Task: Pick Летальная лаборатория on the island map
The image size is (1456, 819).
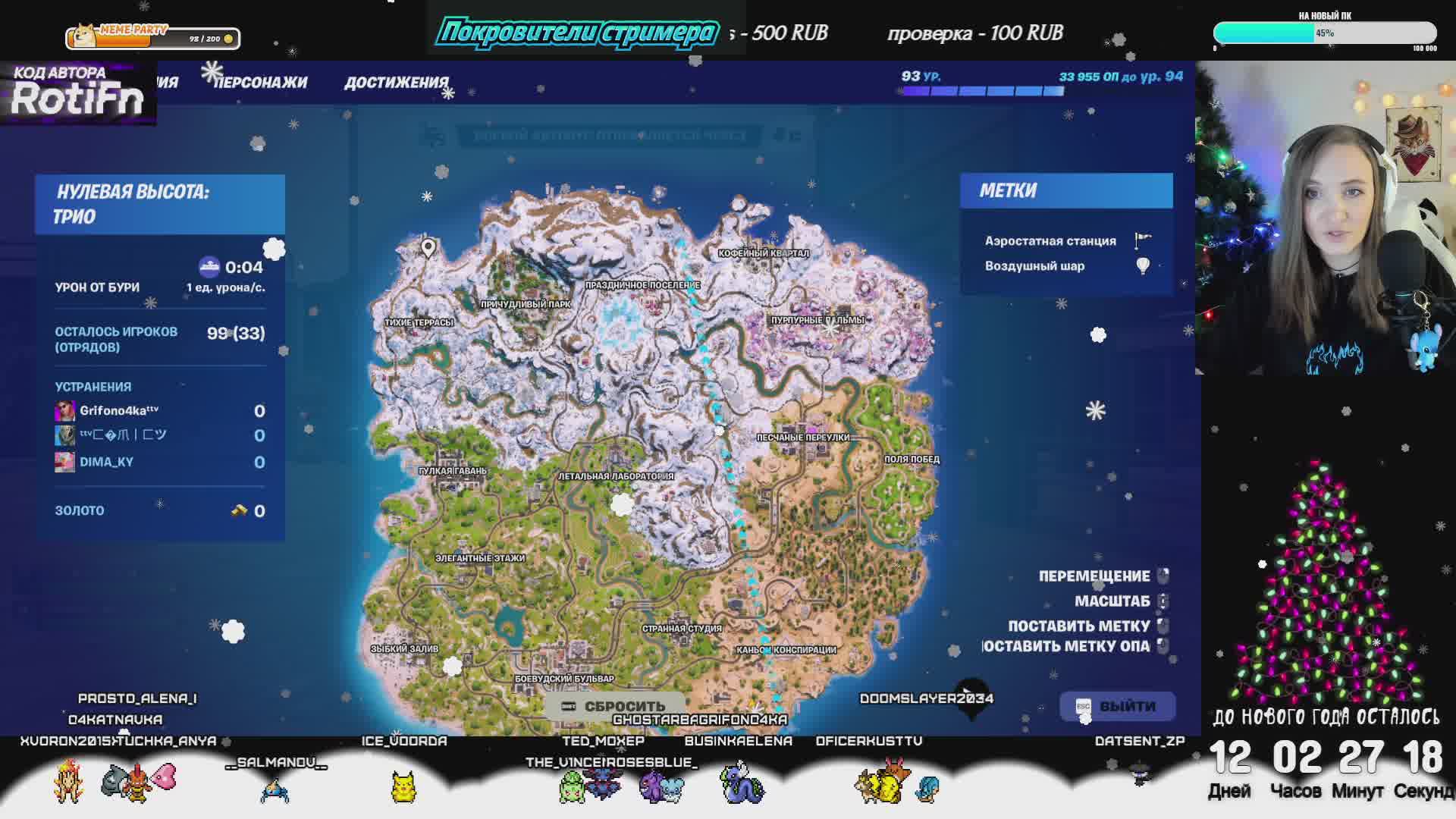Action: click(x=616, y=476)
